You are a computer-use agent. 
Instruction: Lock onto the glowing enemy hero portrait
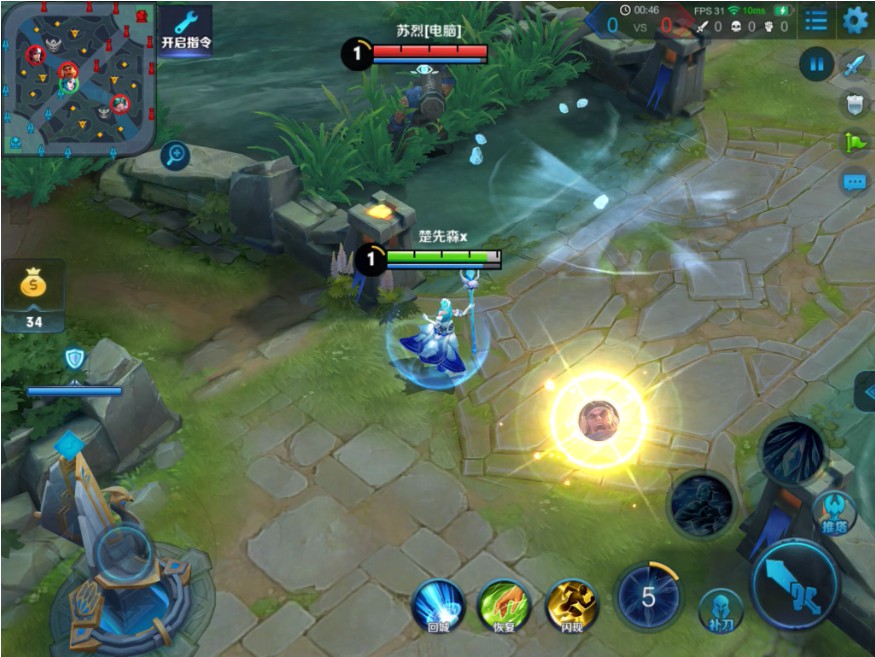pos(599,420)
